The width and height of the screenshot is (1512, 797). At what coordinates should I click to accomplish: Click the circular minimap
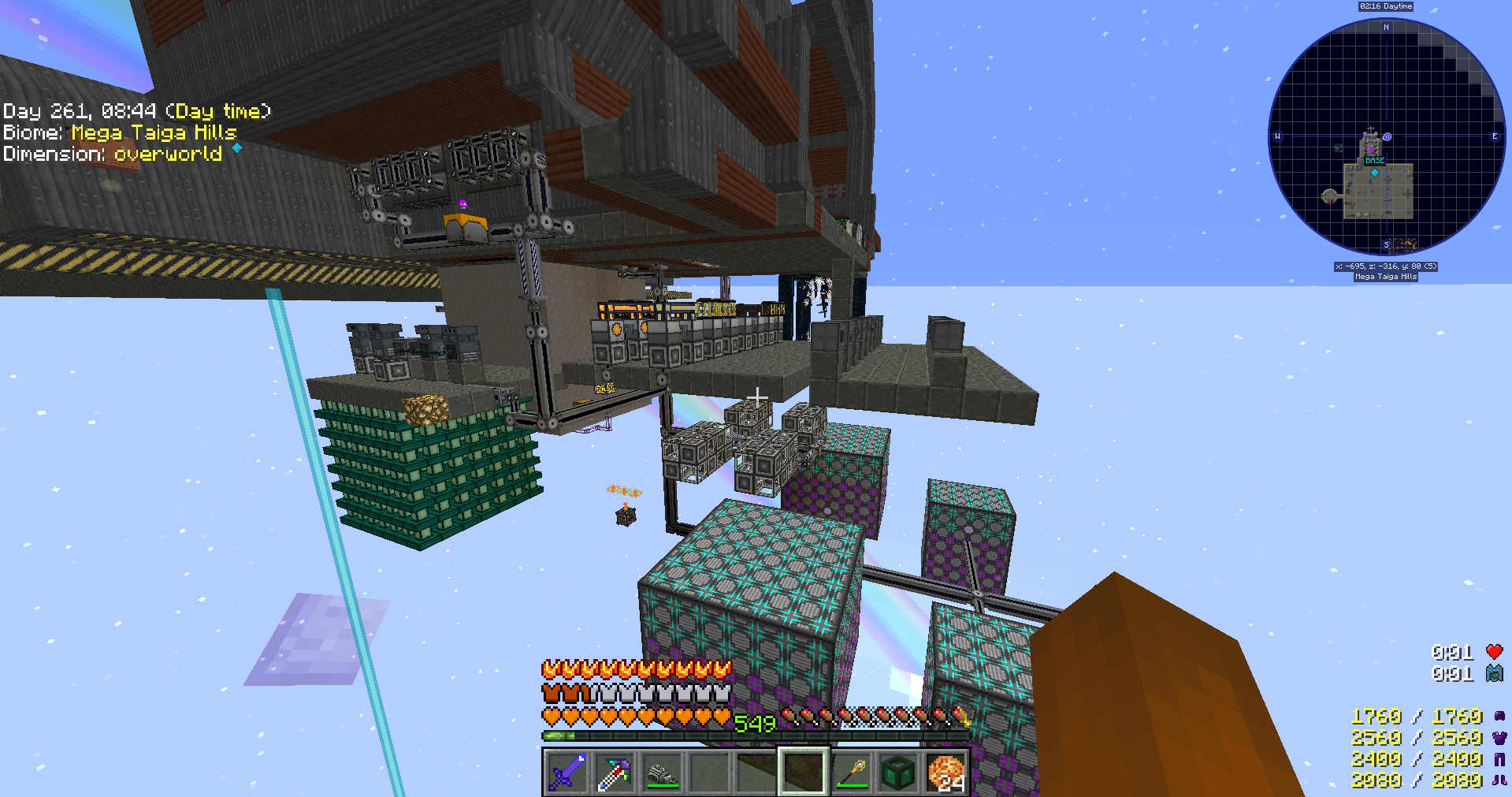click(1386, 136)
